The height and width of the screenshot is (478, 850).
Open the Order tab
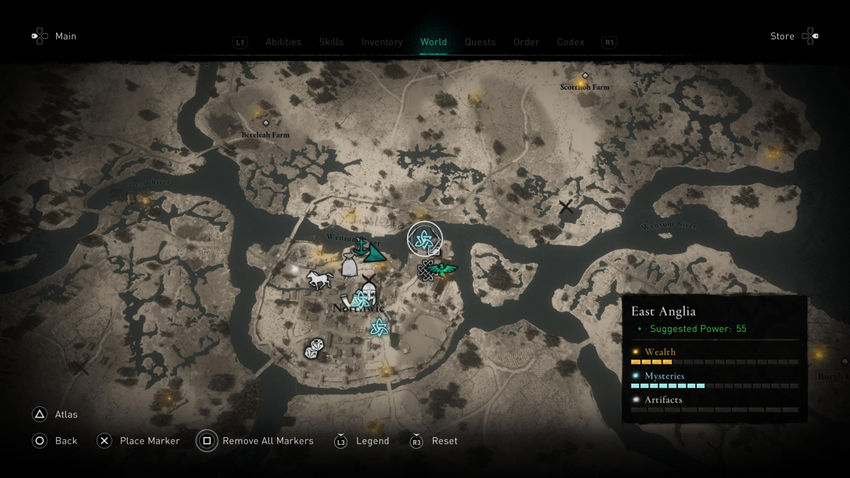click(526, 42)
